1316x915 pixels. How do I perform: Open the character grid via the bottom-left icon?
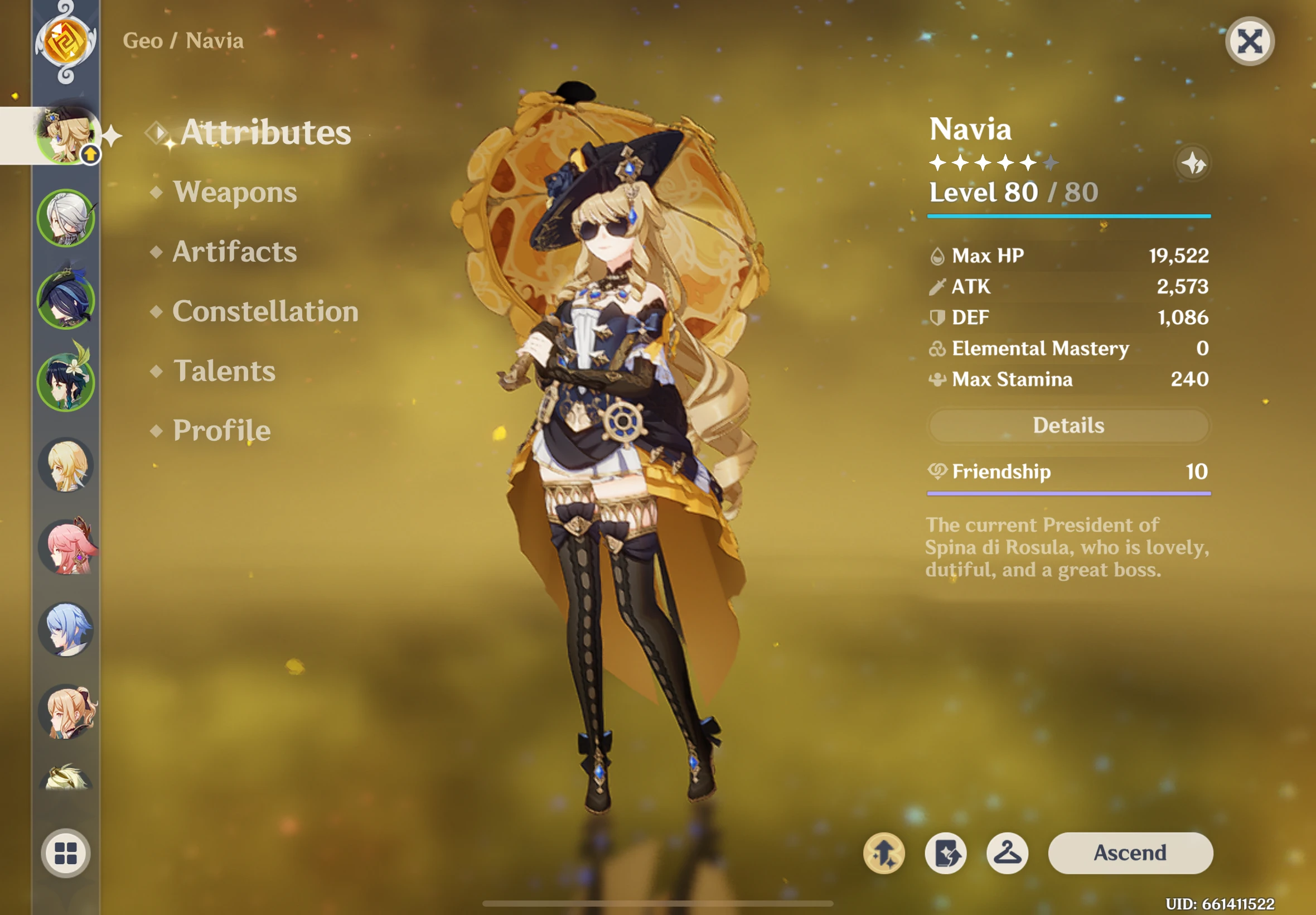pyautogui.click(x=66, y=853)
